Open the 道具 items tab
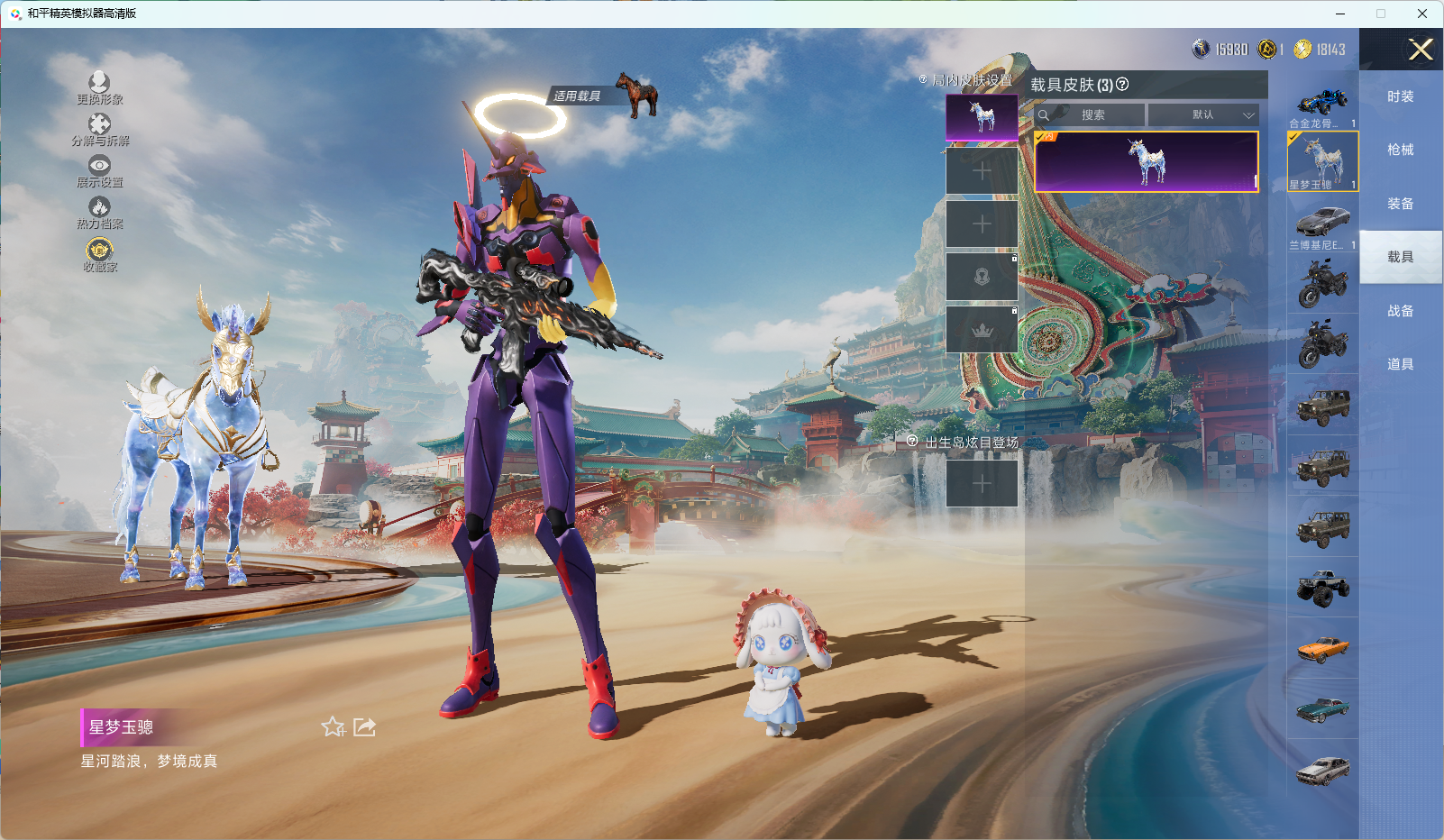The height and width of the screenshot is (840, 1444). point(1400,364)
